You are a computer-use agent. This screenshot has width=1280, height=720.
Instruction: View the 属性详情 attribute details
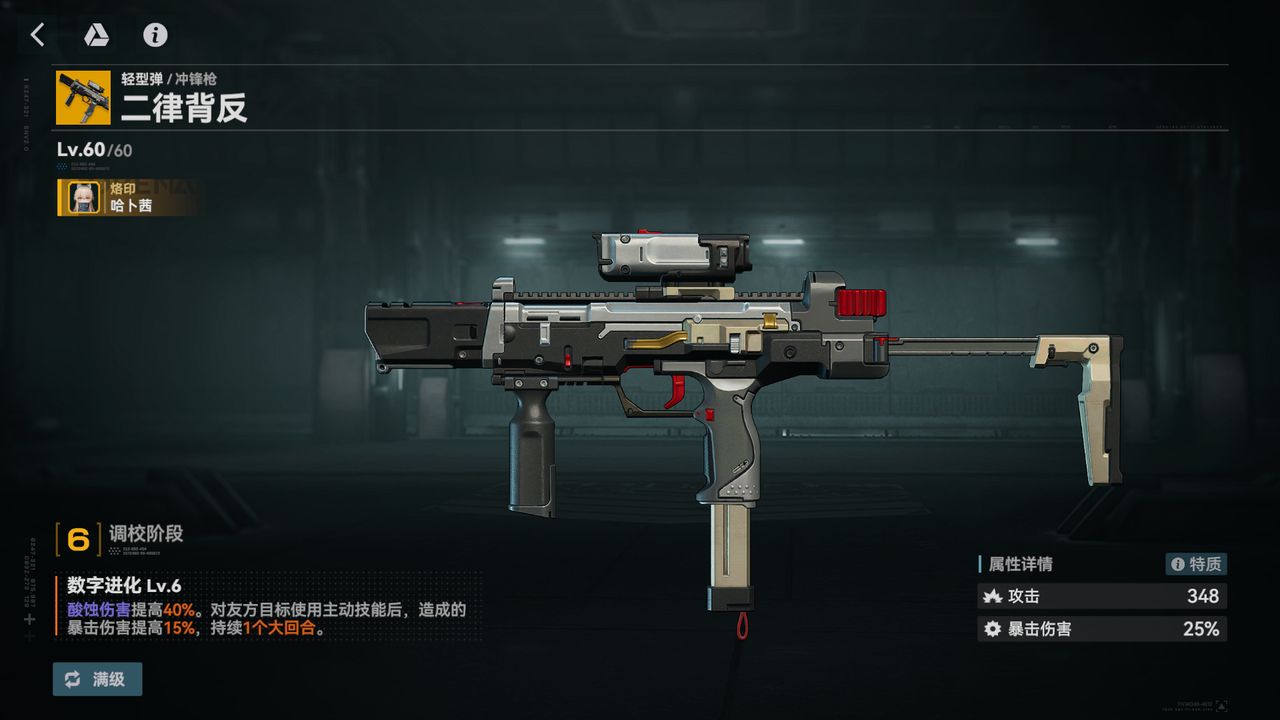tap(1020, 564)
